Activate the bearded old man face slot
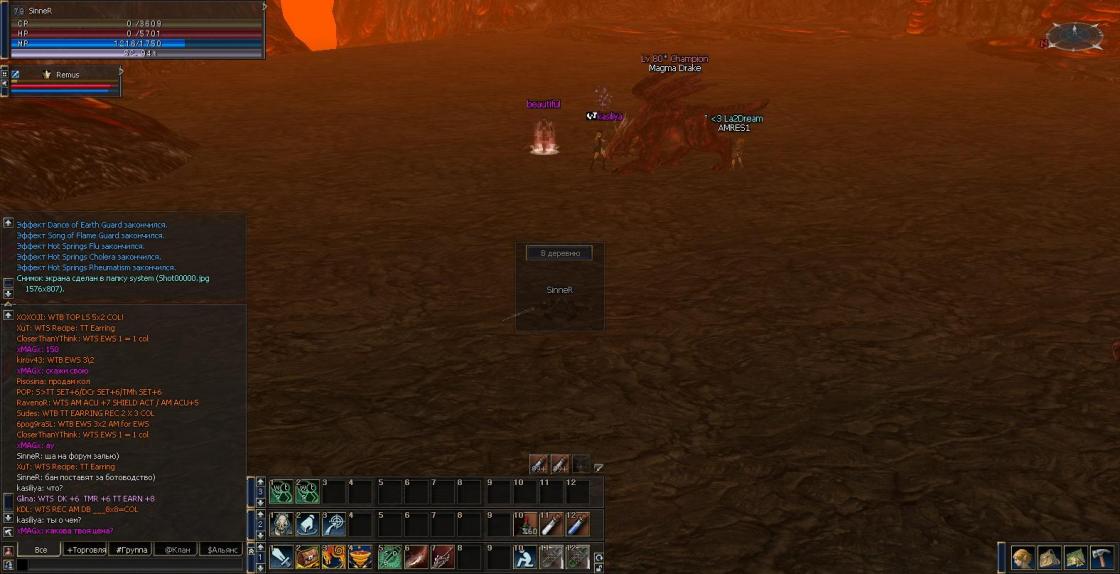The image size is (1120, 574). [280, 524]
